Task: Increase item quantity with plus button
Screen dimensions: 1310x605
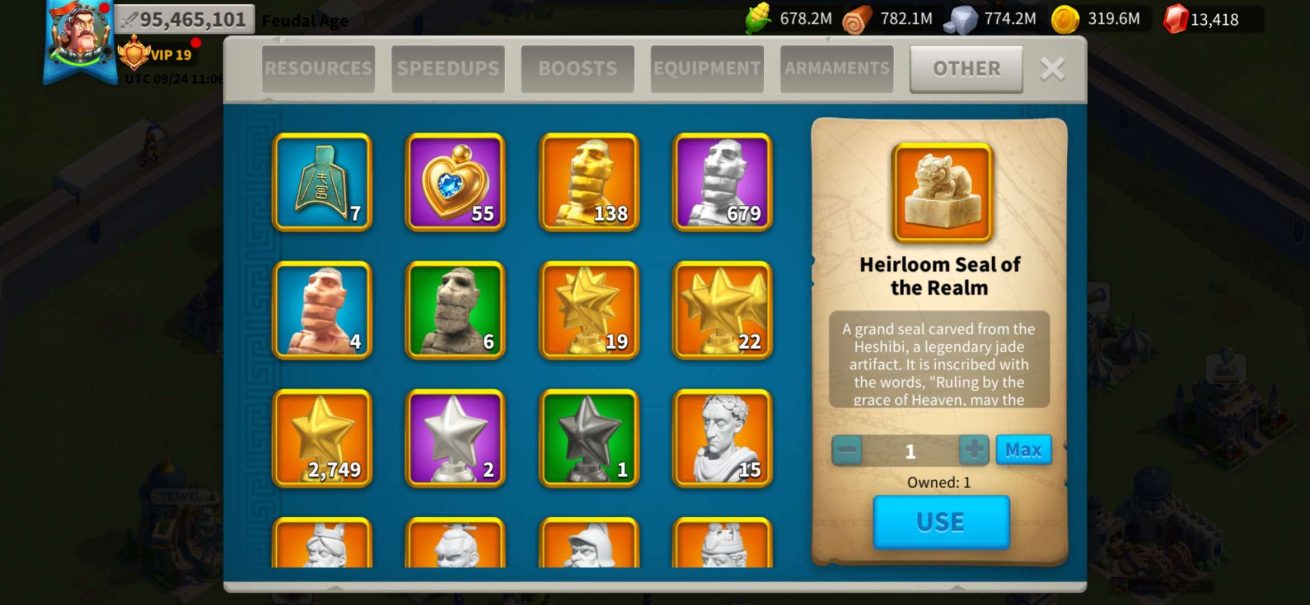Action: coord(974,450)
